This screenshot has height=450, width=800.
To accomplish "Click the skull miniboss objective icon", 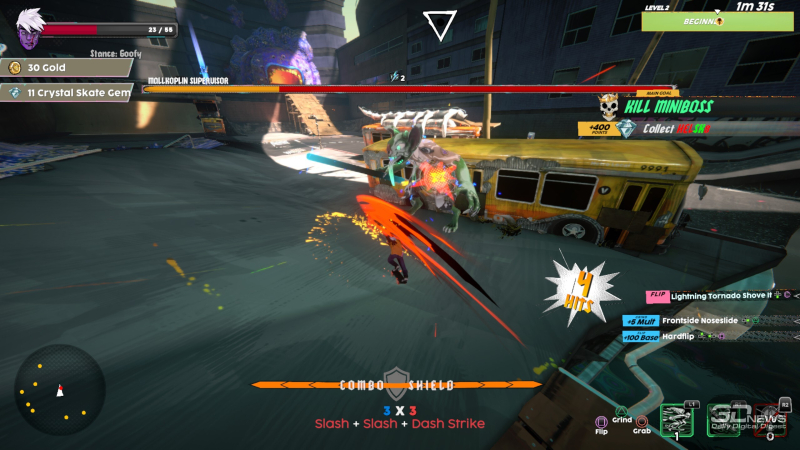I will coord(607,105).
